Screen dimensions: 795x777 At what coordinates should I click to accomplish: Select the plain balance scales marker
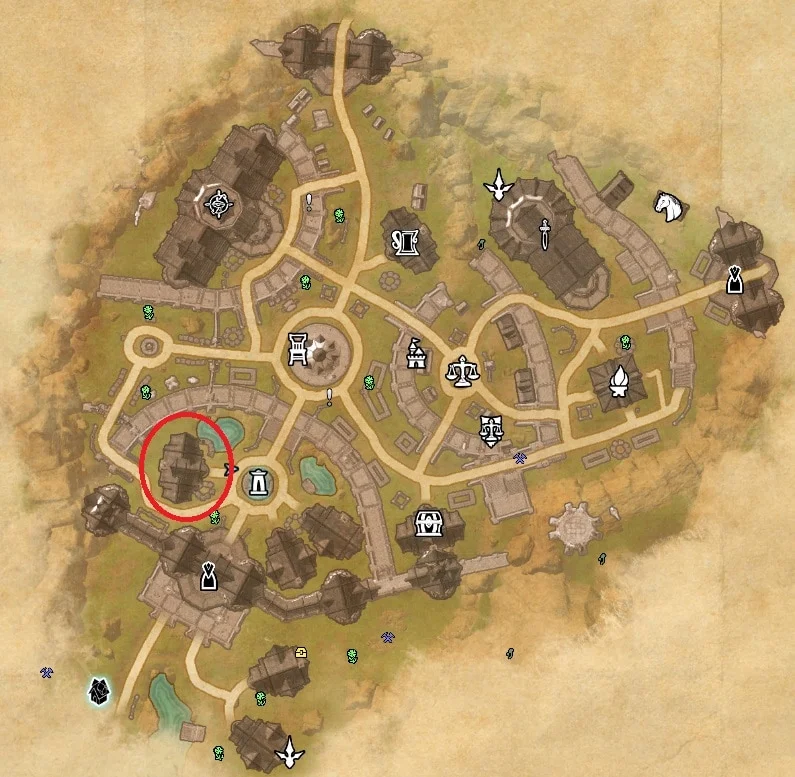461,372
